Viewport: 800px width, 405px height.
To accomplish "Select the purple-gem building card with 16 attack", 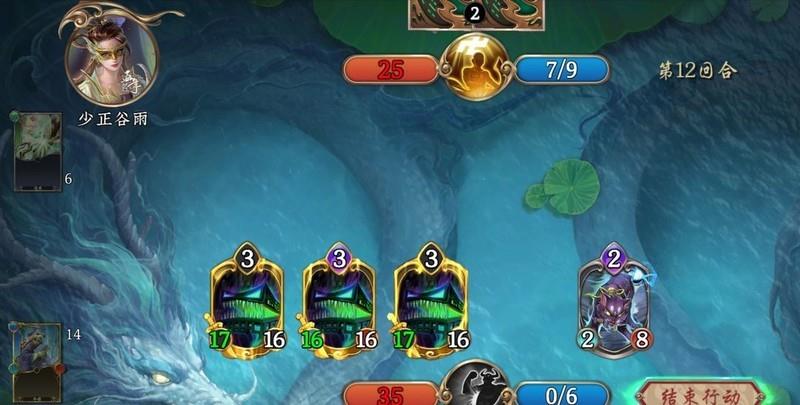I will [339, 300].
